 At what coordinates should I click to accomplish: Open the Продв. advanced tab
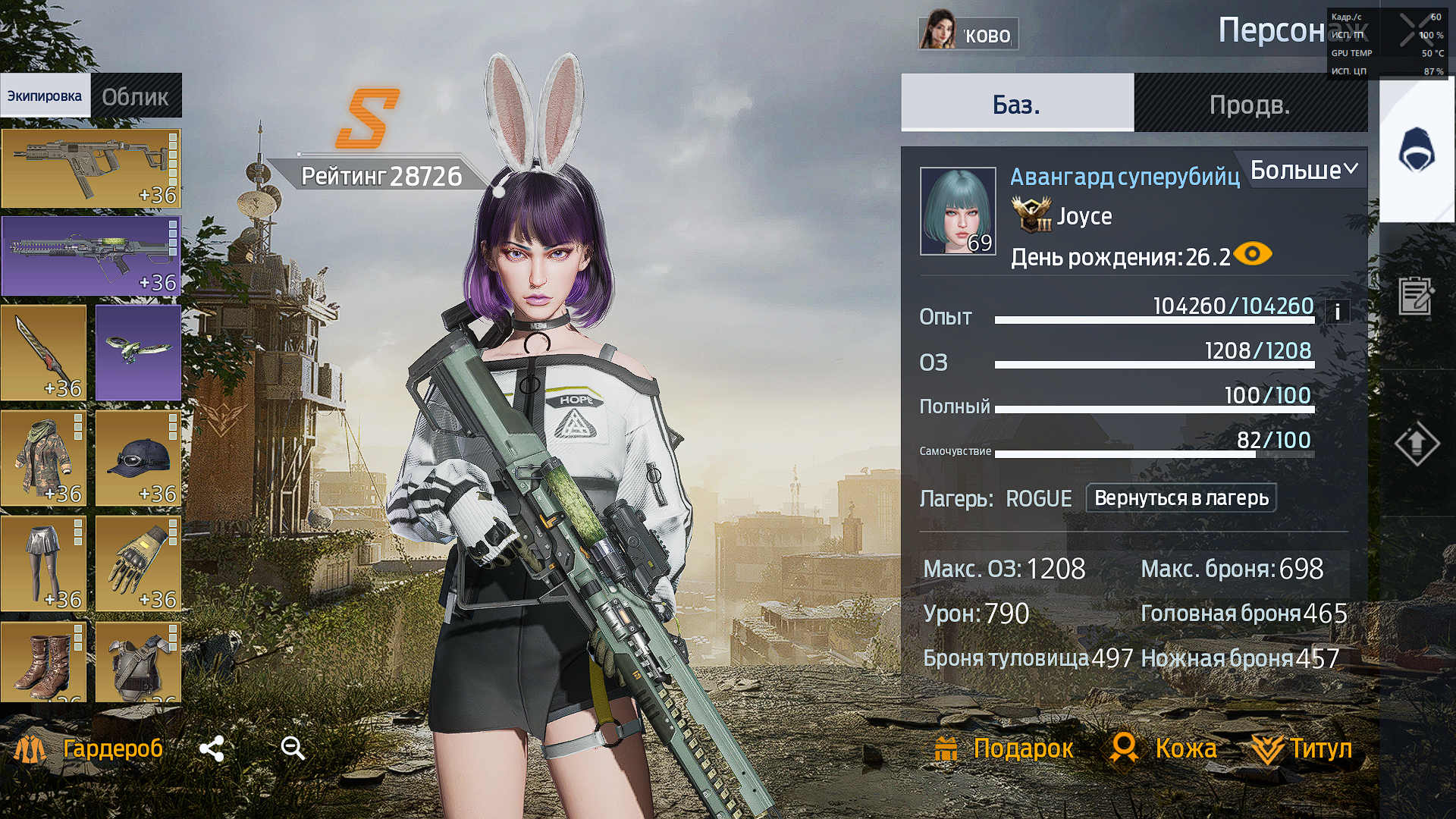point(1250,104)
